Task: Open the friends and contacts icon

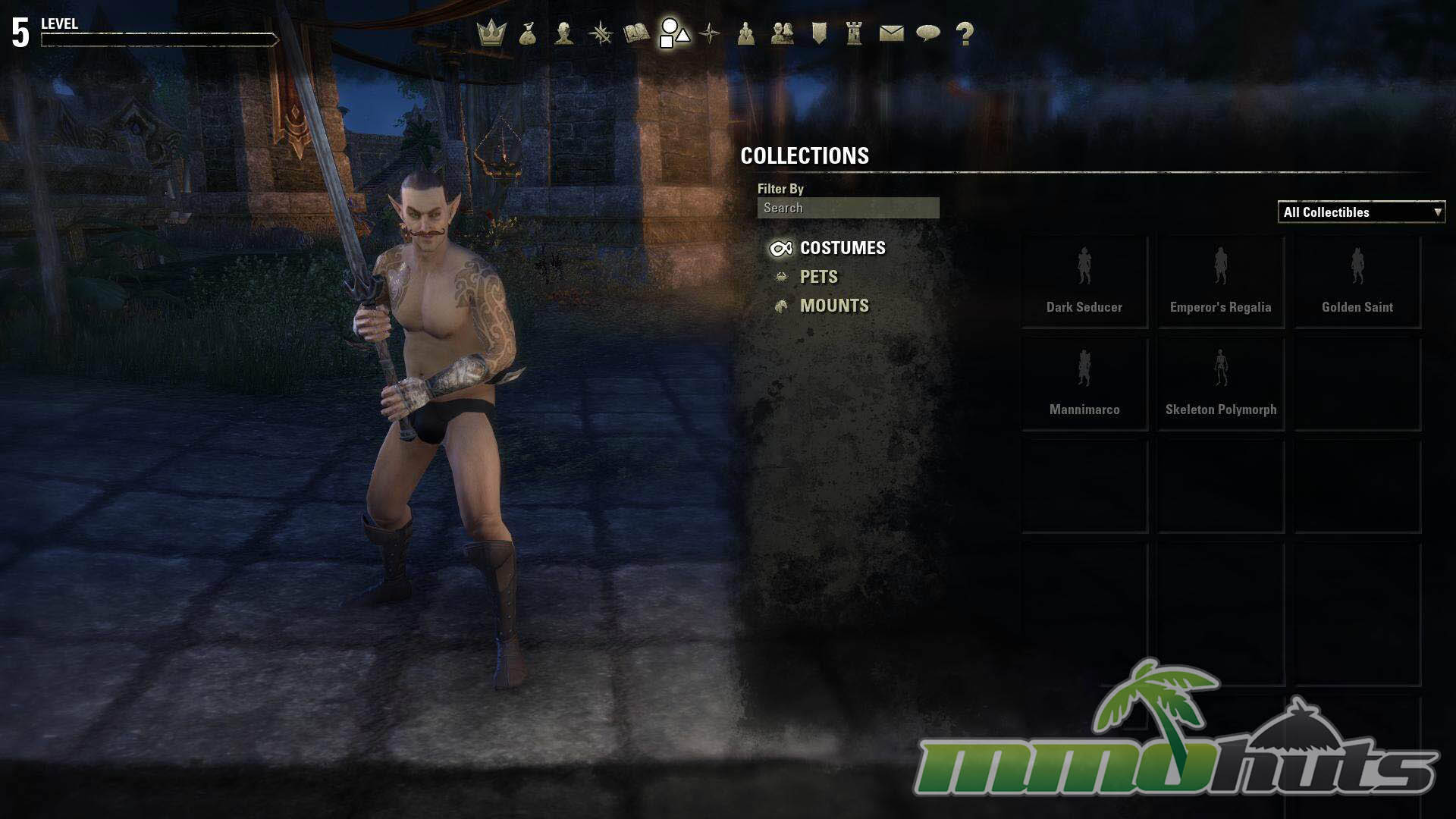Action: click(782, 33)
